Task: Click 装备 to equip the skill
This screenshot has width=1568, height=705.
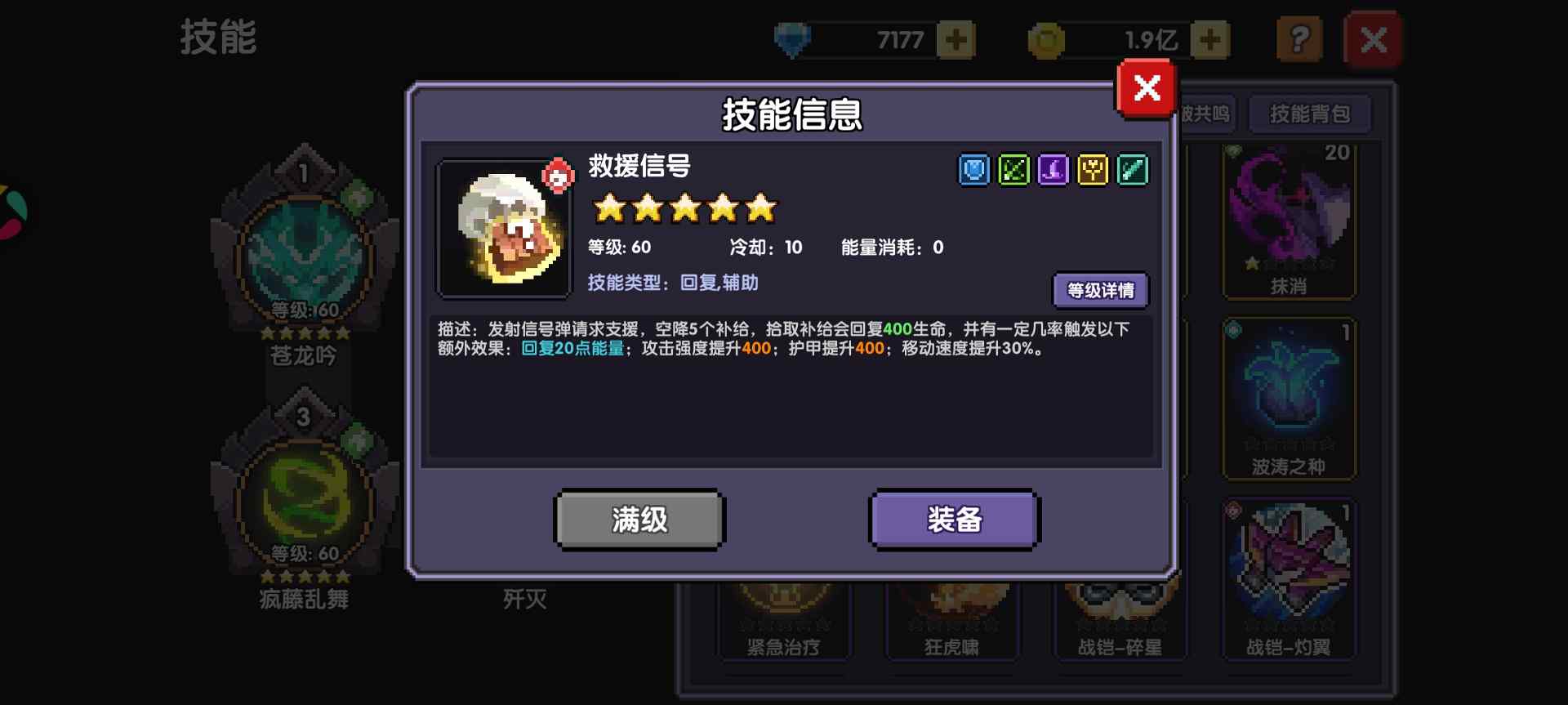Action: click(953, 519)
